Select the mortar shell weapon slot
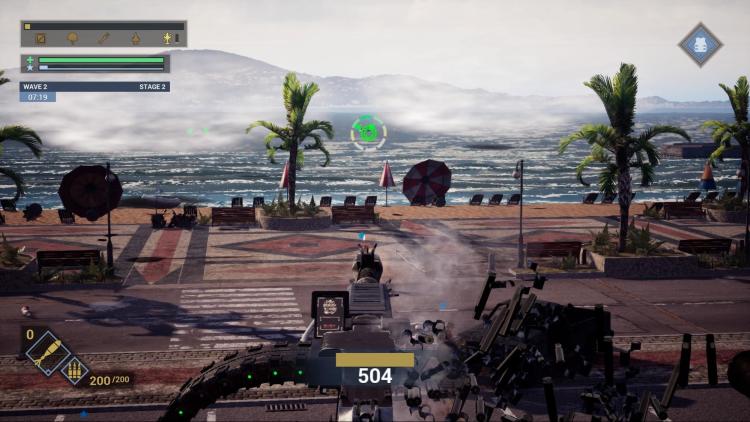This screenshot has height=422, width=750. pyautogui.click(x=47, y=352)
